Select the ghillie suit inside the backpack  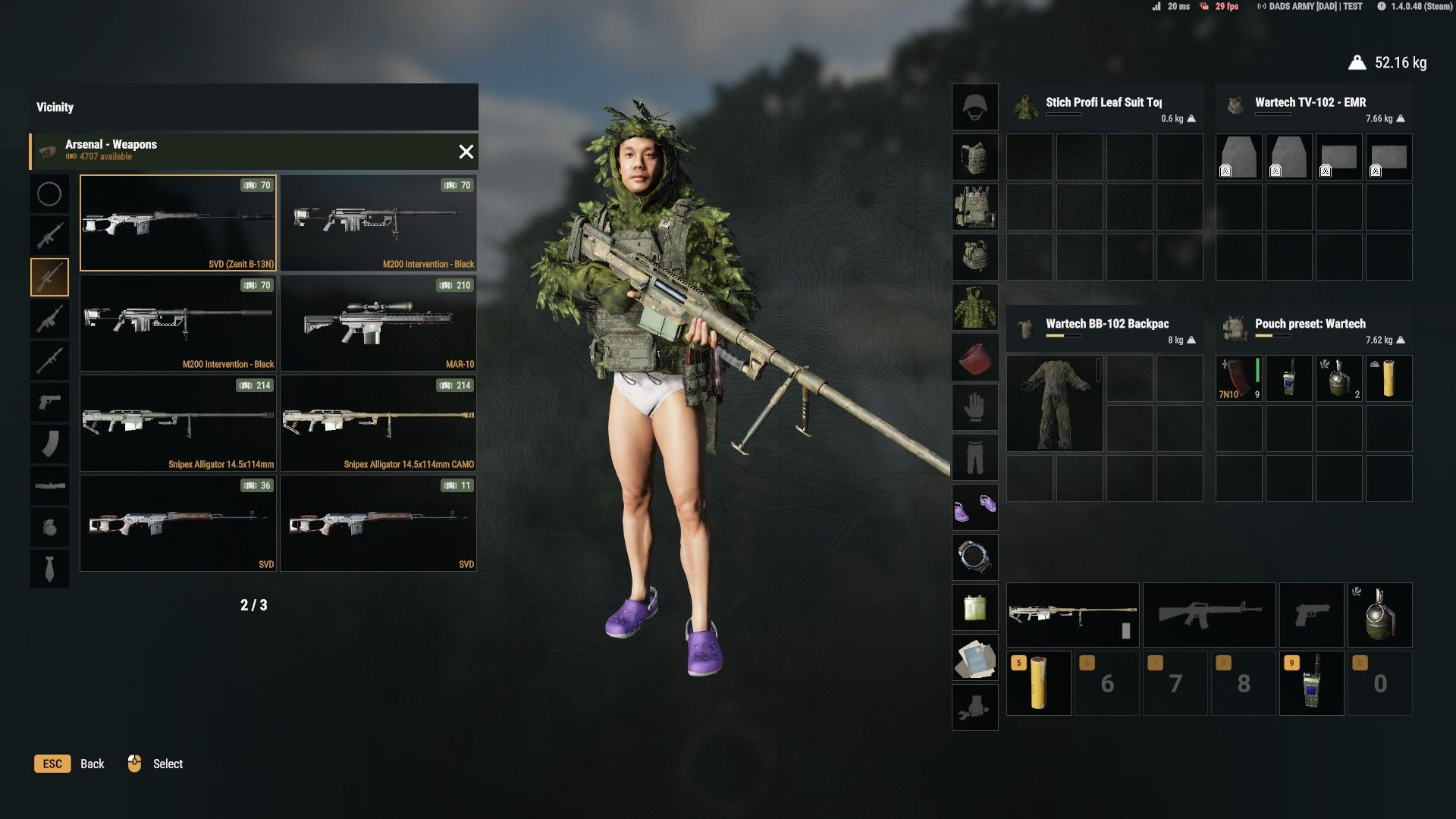tap(1054, 403)
